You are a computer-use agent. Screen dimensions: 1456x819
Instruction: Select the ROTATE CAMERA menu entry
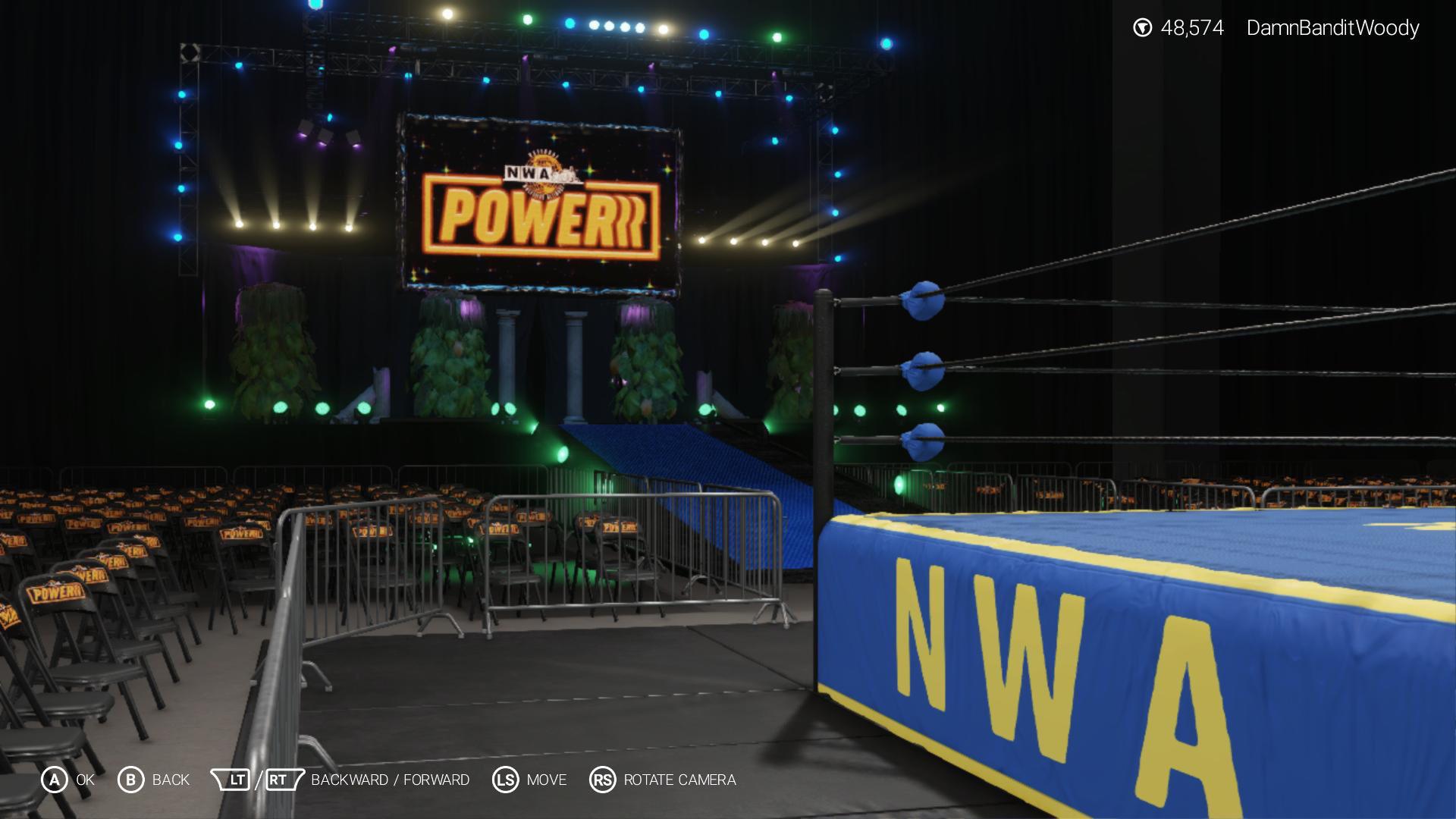(x=679, y=779)
